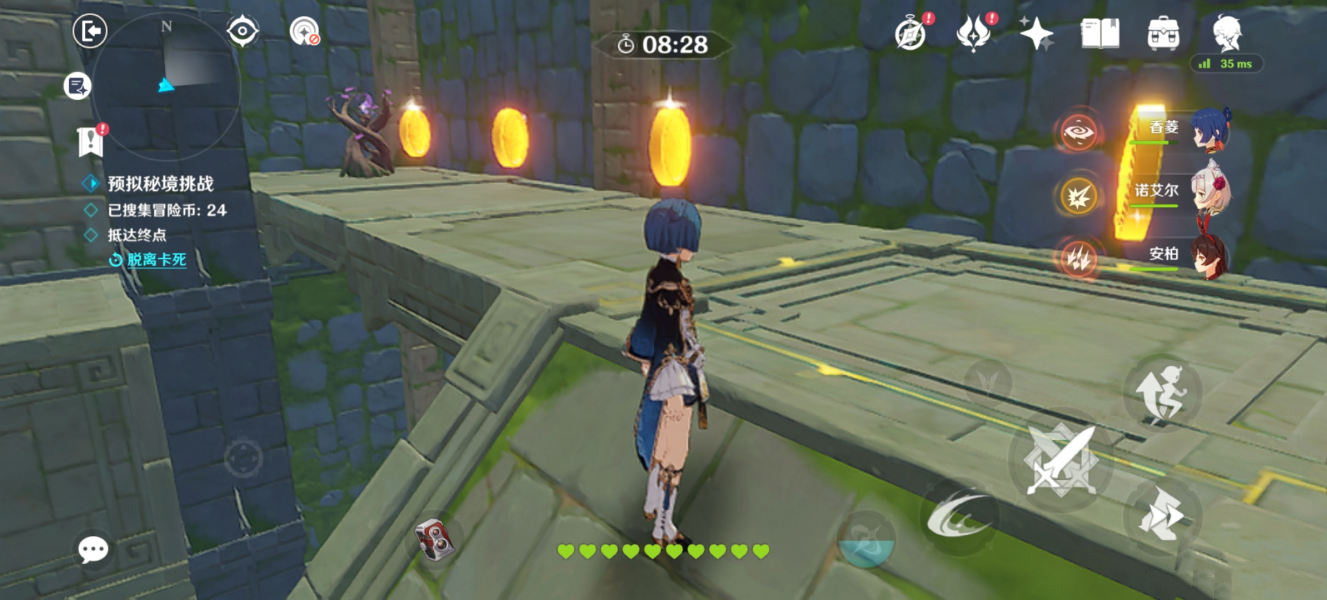Use the red gadget item icon
The image size is (1327, 600).
[434, 540]
